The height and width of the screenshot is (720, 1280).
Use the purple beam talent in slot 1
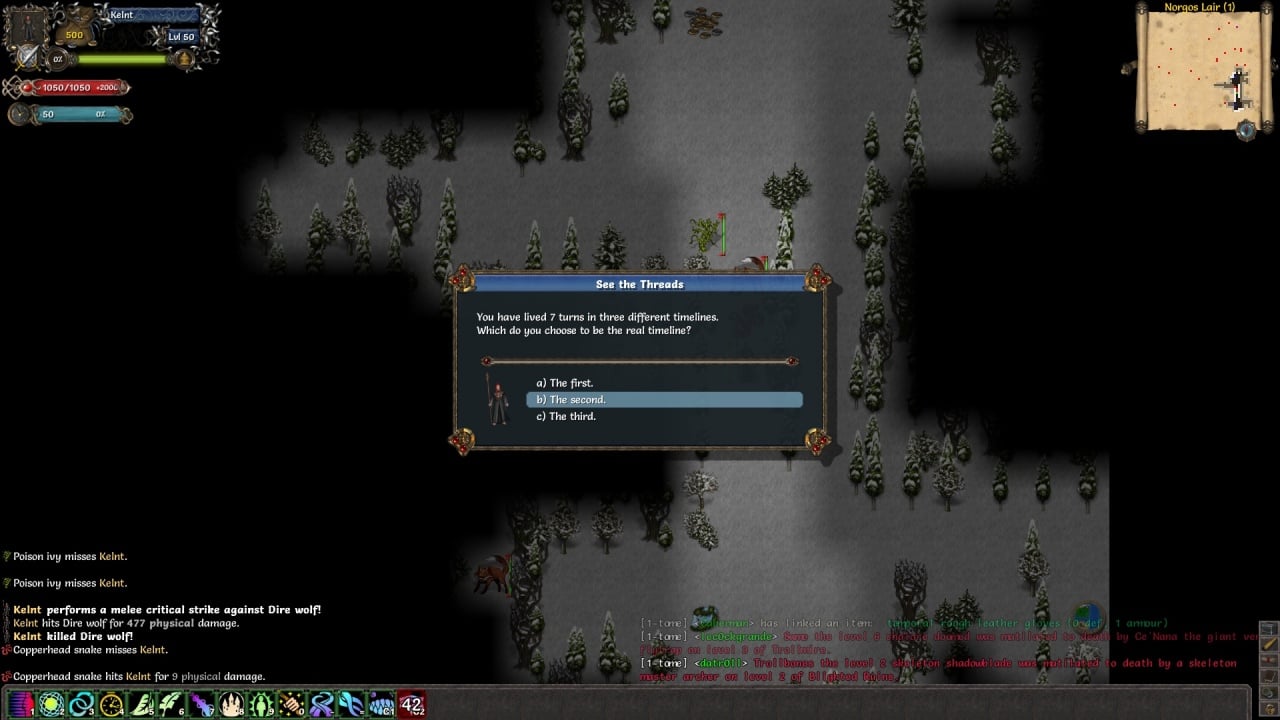tap(21, 704)
